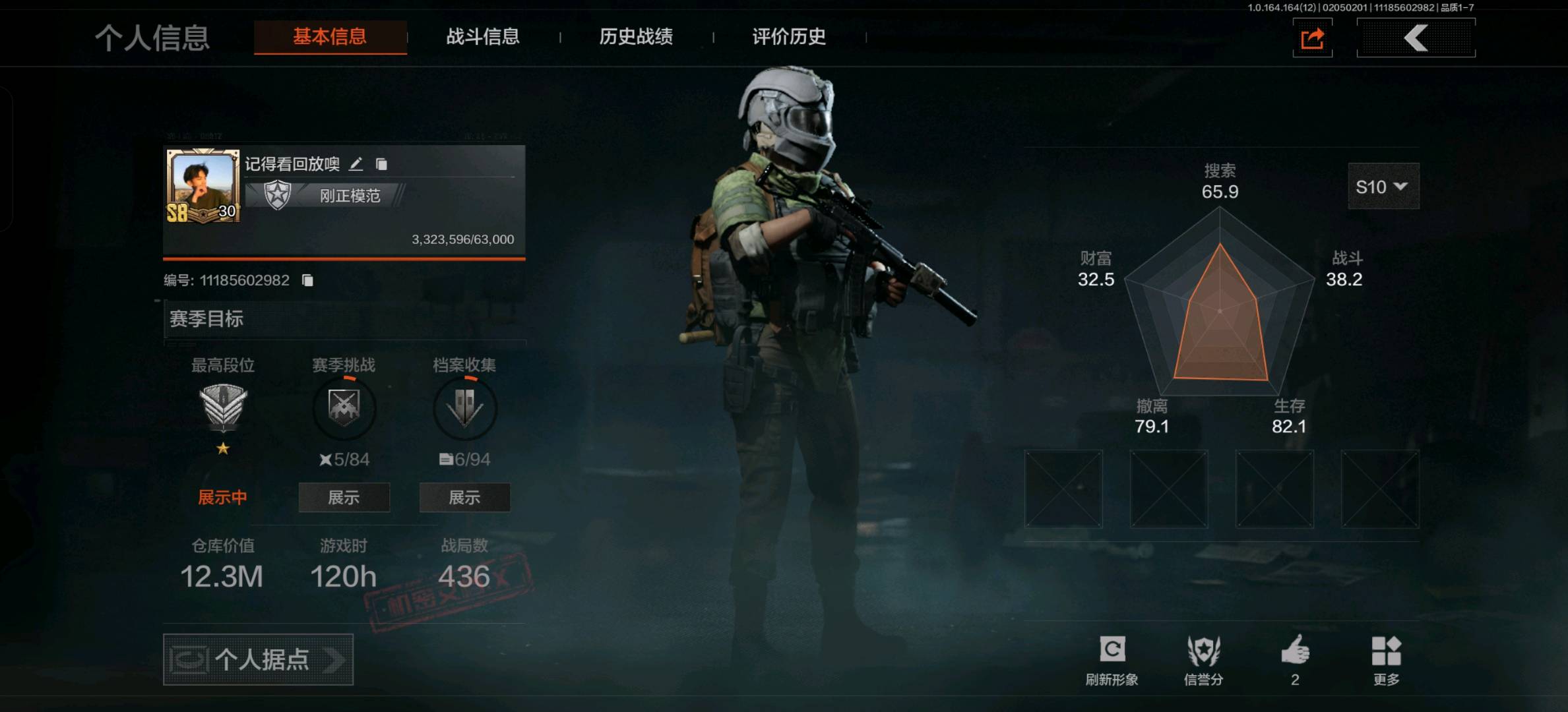Open the 个人据点 button
The height and width of the screenshot is (712, 1568).
(258, 659)
